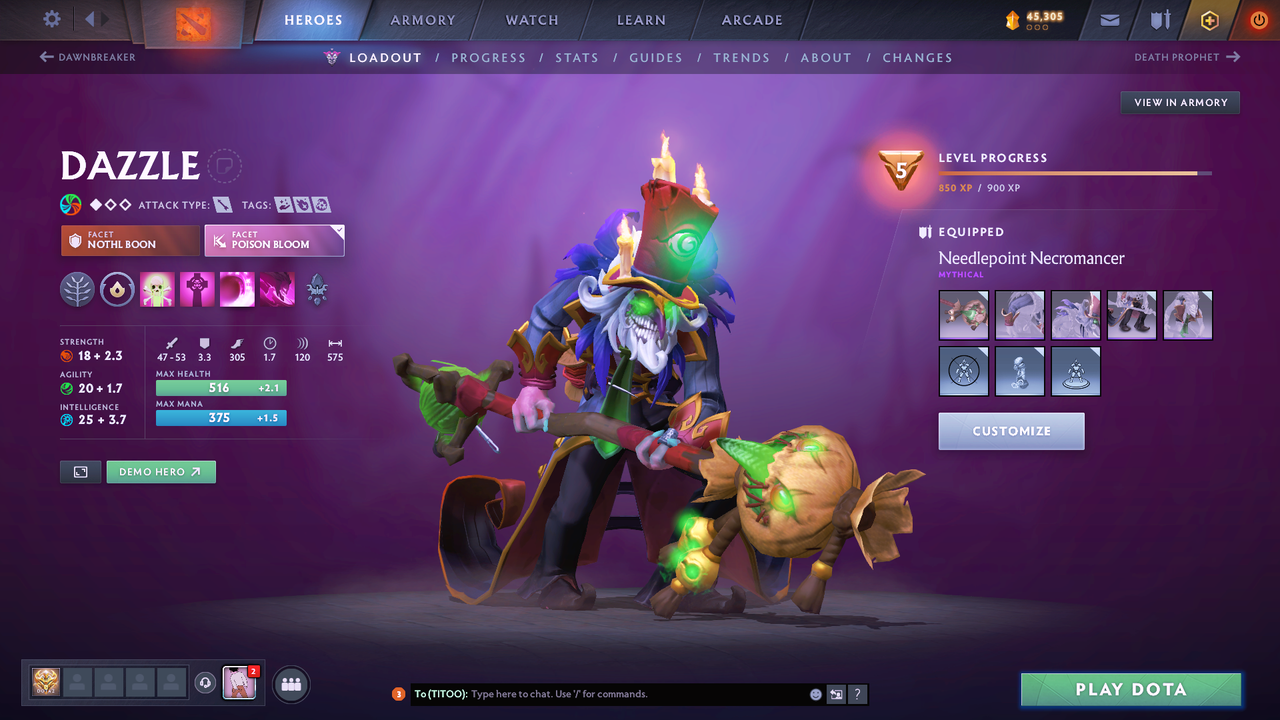Open the shards menu below the 45,305 balance
The width and height of the screenshot is (1280, 720).
coord(1035,26)
